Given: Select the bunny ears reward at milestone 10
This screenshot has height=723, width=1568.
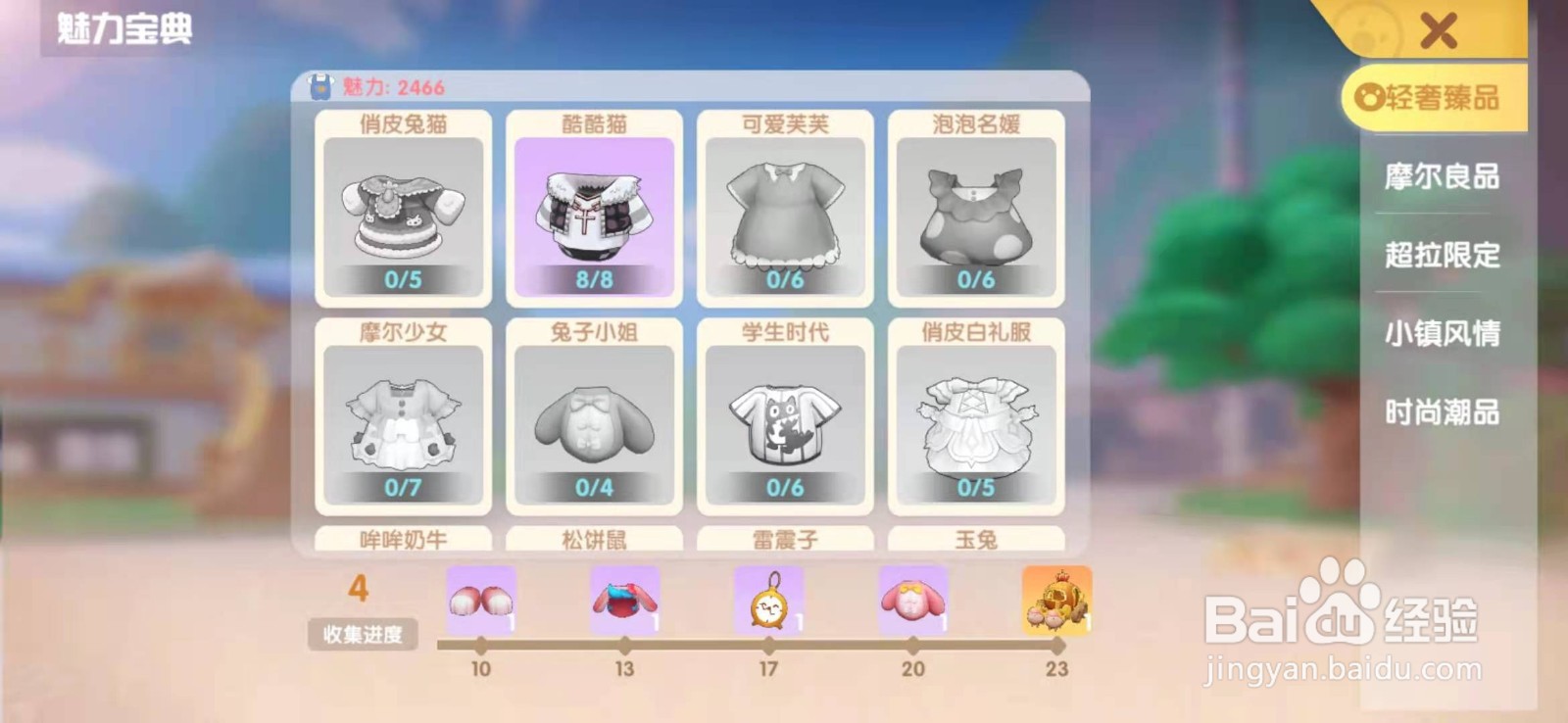Looking at the screenshot, I should (x=479, y=600).
